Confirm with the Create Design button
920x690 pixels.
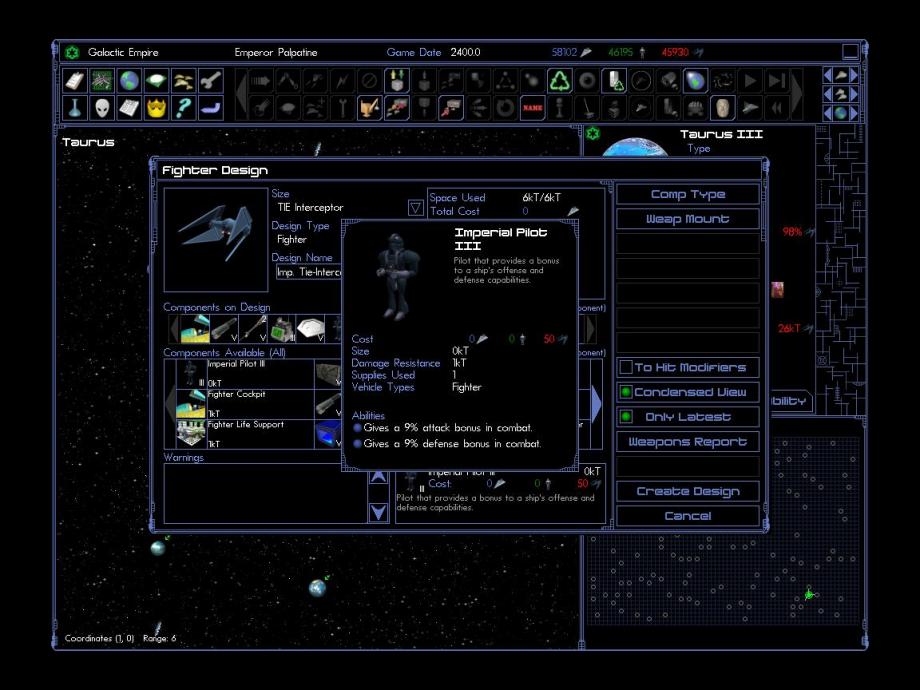click(x=687, y=491)
